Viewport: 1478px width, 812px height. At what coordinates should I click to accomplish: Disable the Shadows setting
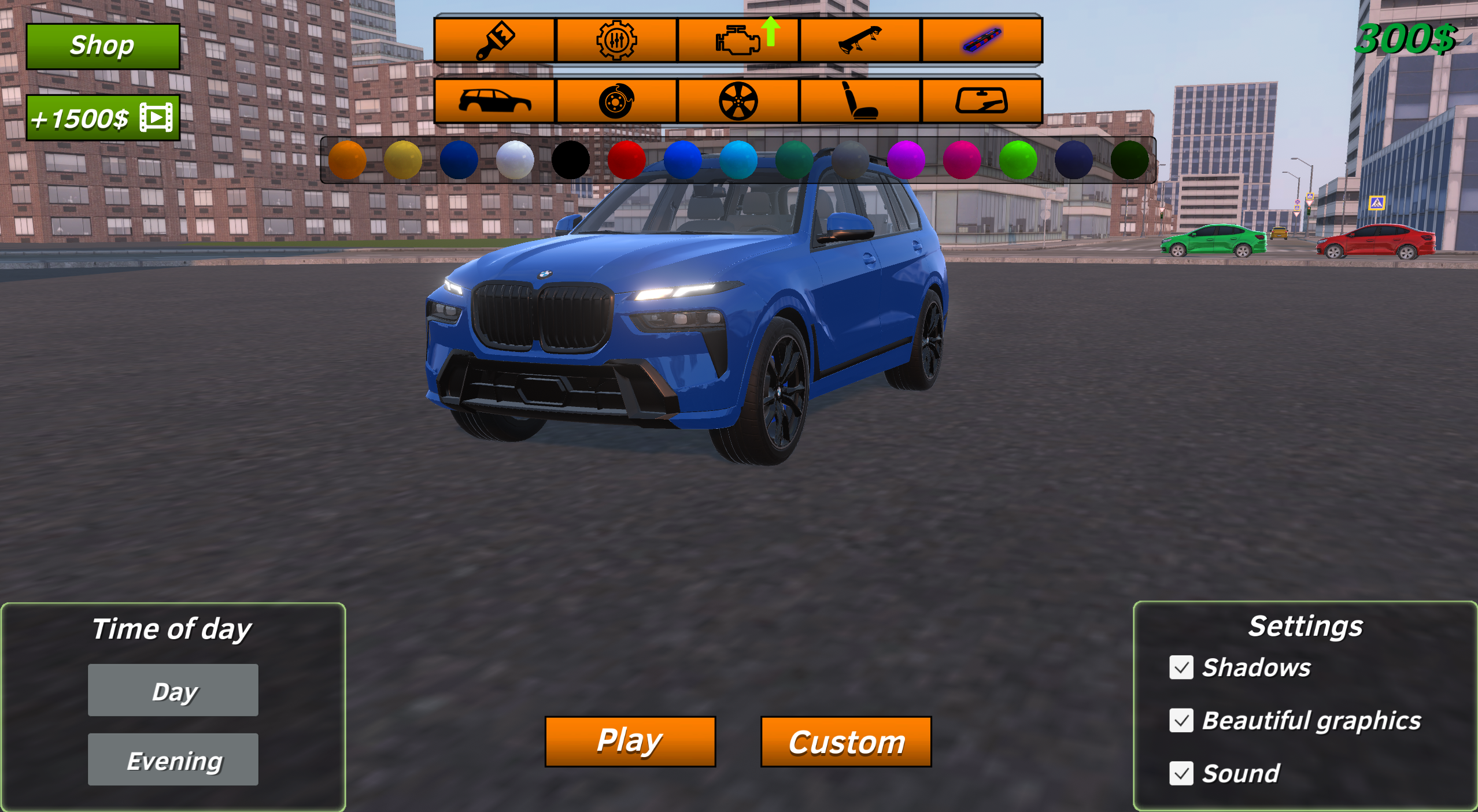1181,668
